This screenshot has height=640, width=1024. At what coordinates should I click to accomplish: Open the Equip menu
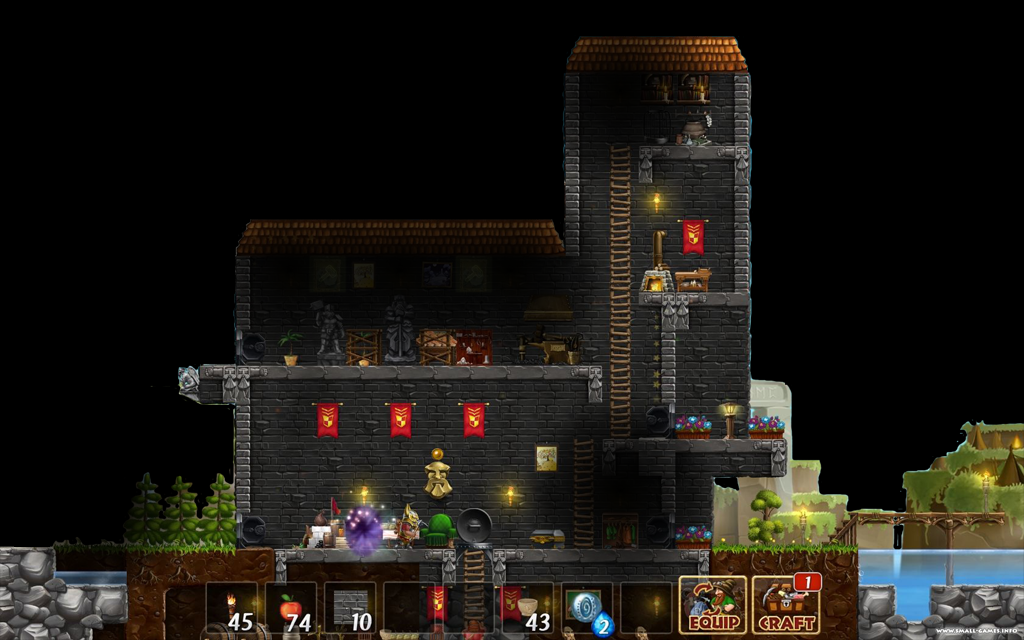[x=712, y=606]
